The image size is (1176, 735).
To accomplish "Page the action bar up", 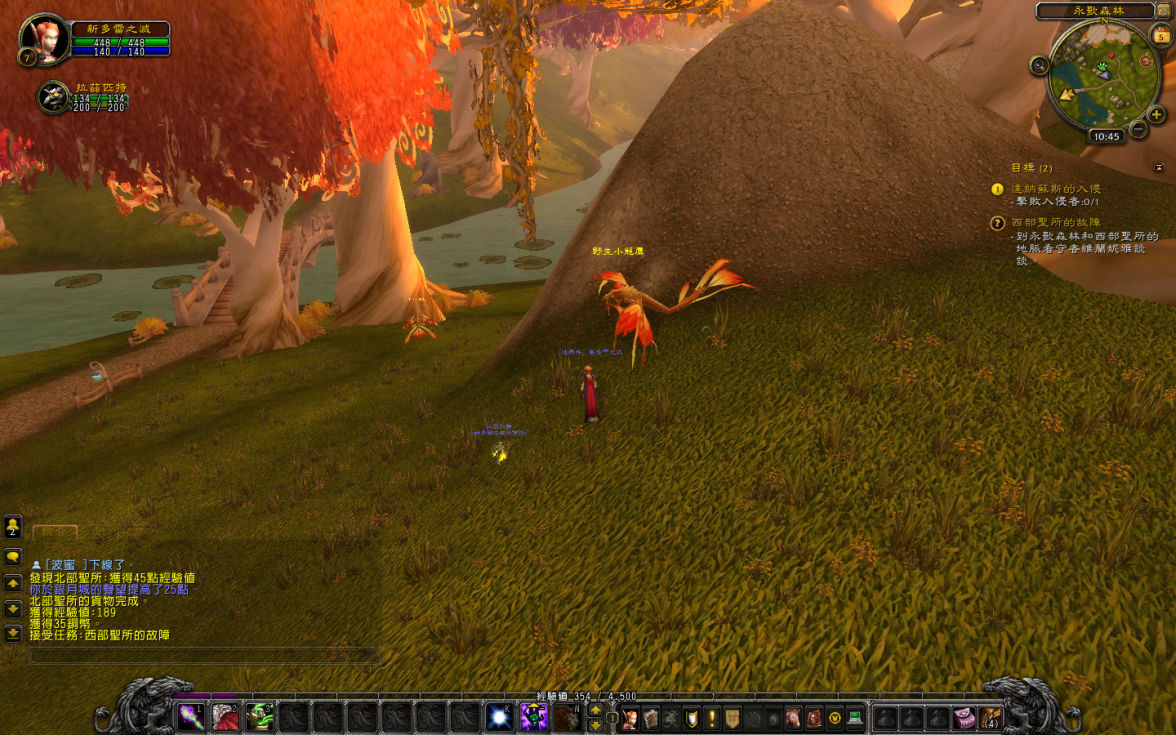I will pos(596,709).
